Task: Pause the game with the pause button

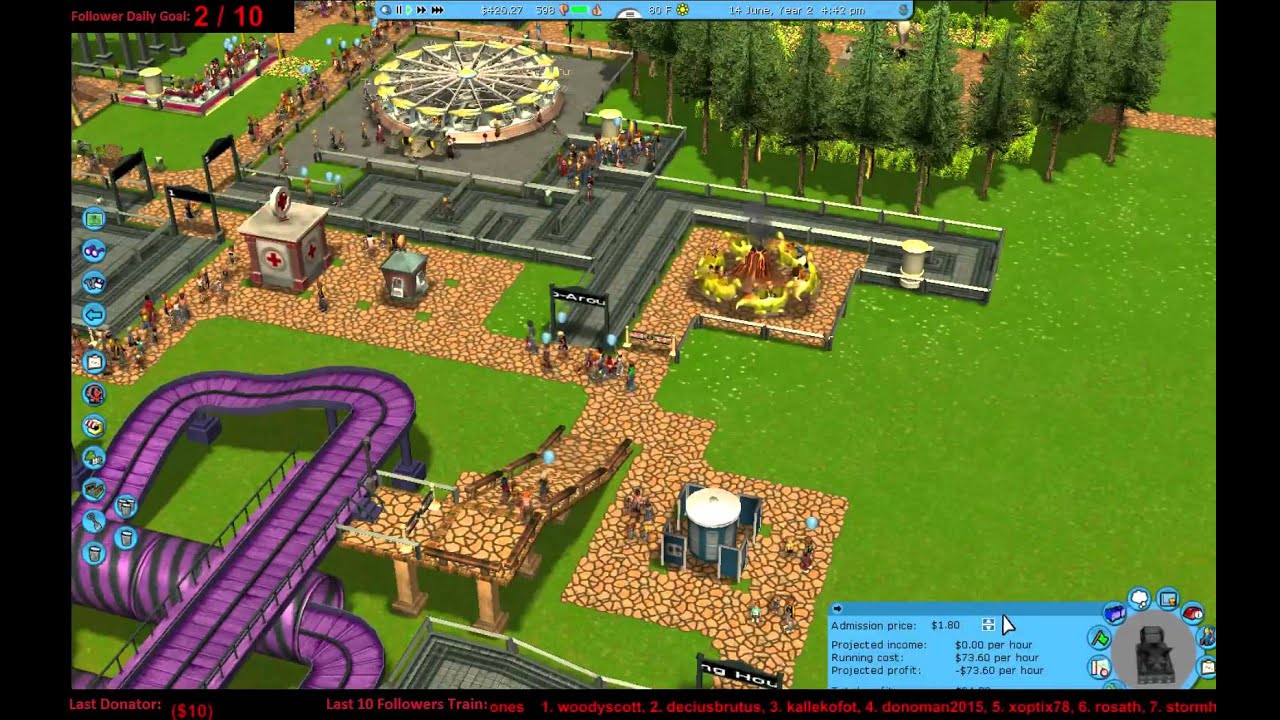Action: click(x=399, y=10)
